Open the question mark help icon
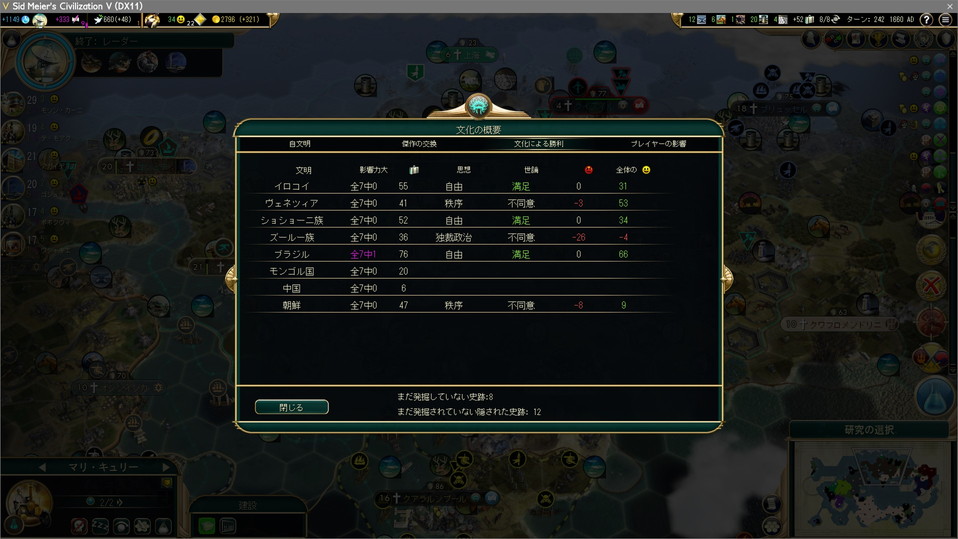Viewport: 958px width, 539px height. [x=927, y=19]
